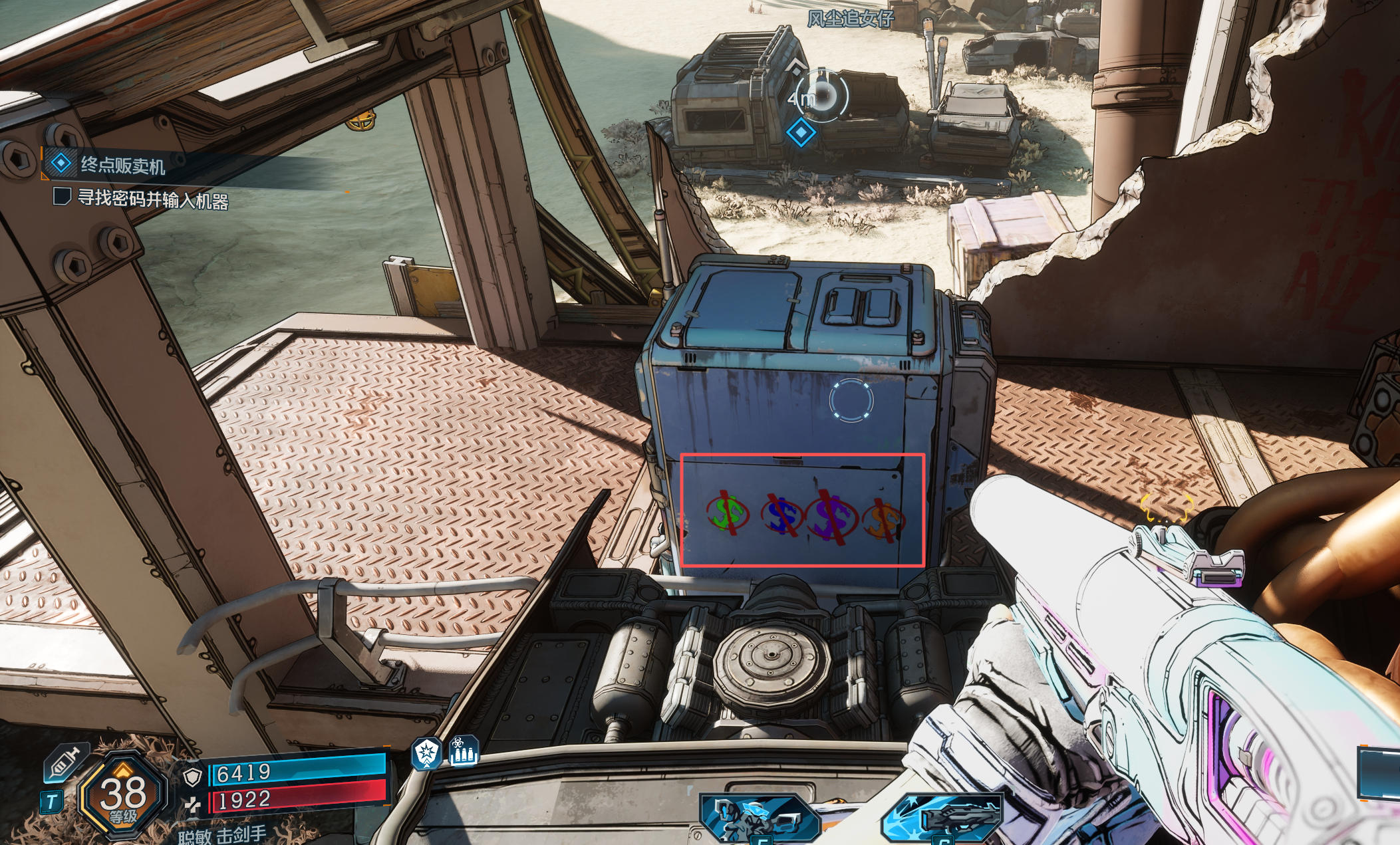
Task: Activate the armored soldier action skill
Action: (x=758, y=818)
